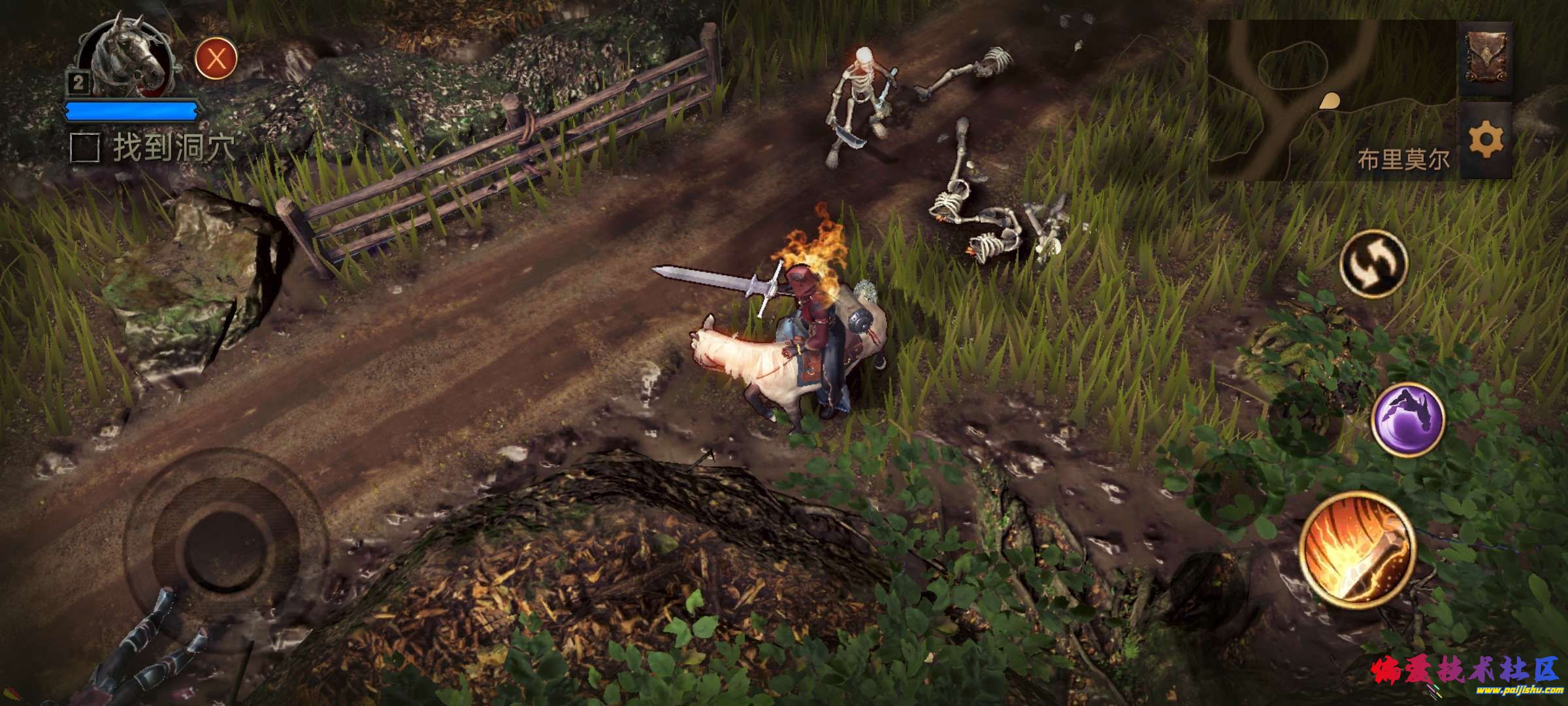Activate the purple dash ability
Viewport: 1568px width, 706px height.
[x=1408, y=419]
